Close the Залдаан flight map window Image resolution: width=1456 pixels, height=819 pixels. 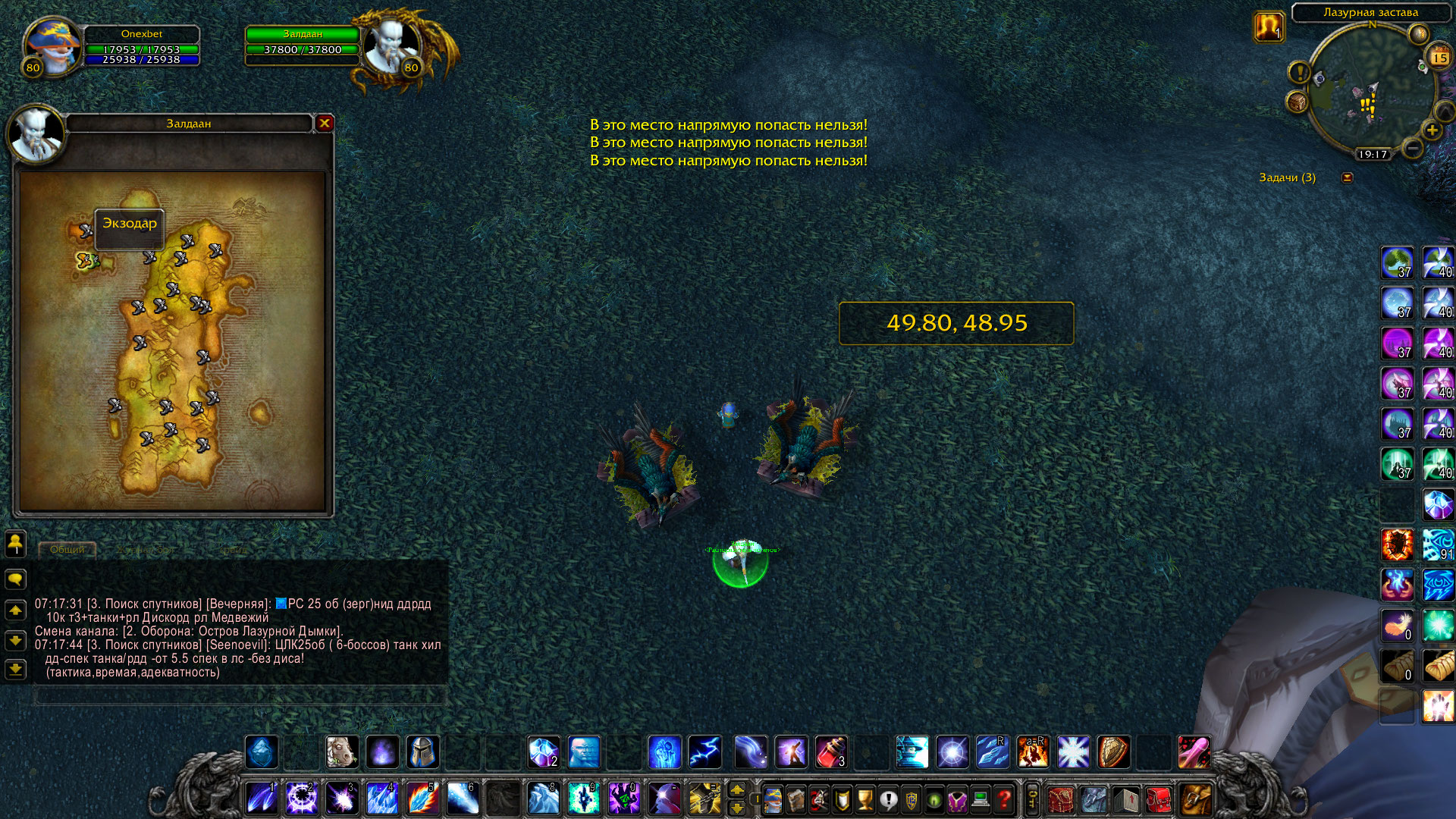(x=325, y=123)
